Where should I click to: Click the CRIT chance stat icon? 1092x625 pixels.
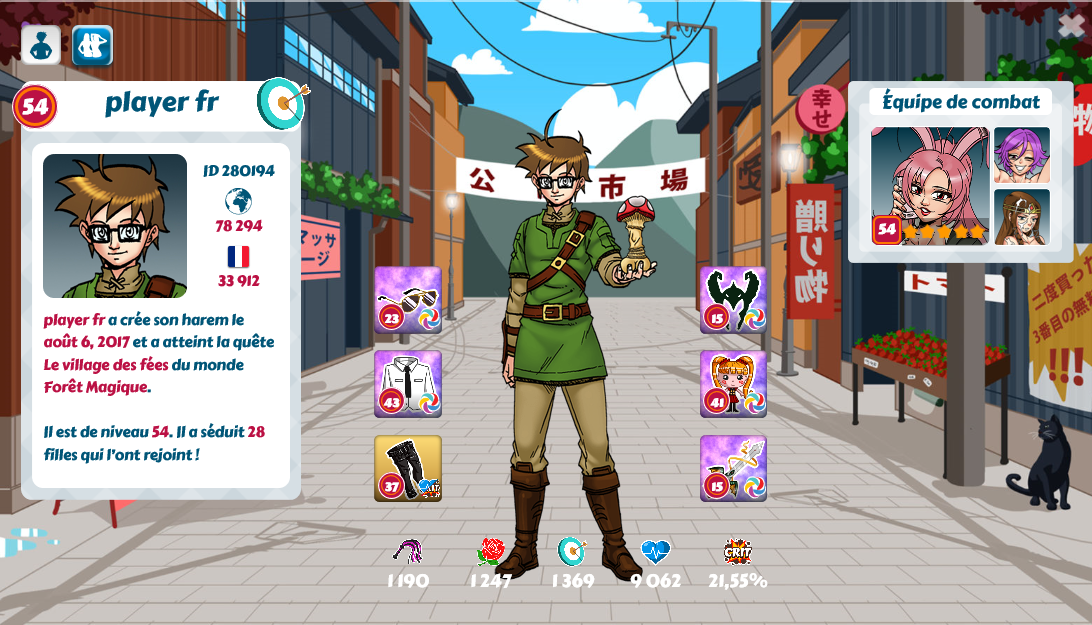click(x=738, y=551)
